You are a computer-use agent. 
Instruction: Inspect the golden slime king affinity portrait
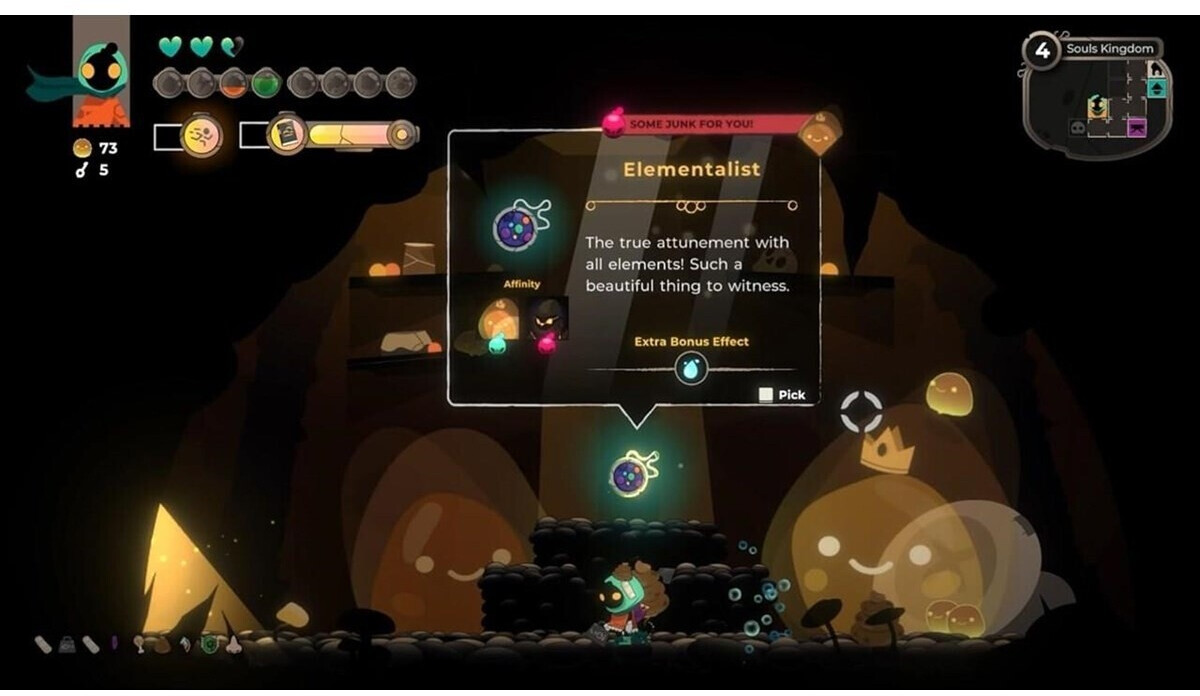coord(500,319)
